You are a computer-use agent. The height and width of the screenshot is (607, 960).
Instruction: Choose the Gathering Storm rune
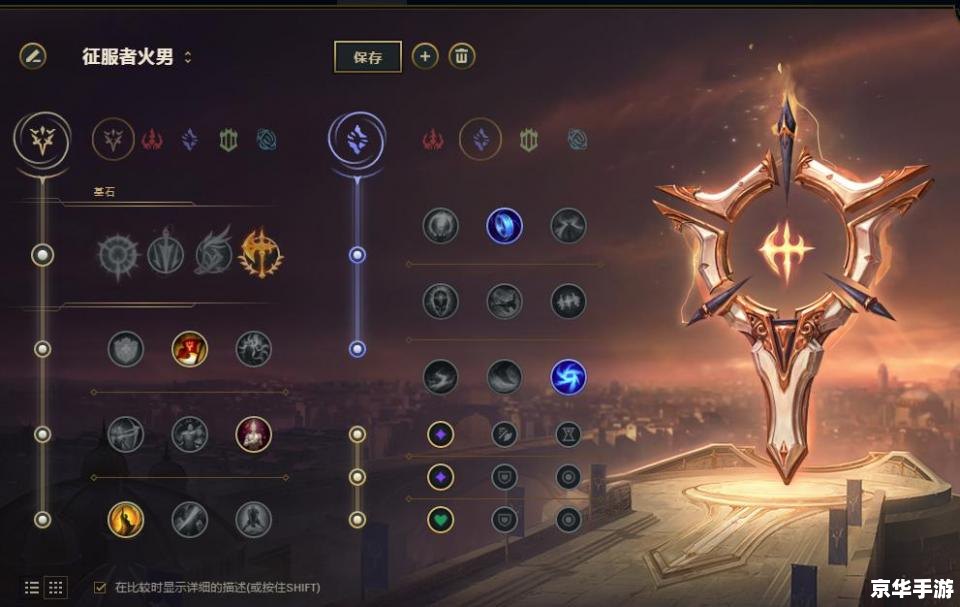coord(568,377)
